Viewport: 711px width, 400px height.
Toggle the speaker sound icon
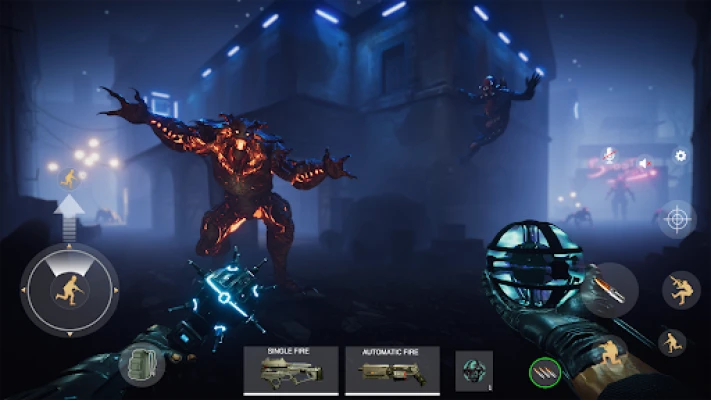(644, 163)
